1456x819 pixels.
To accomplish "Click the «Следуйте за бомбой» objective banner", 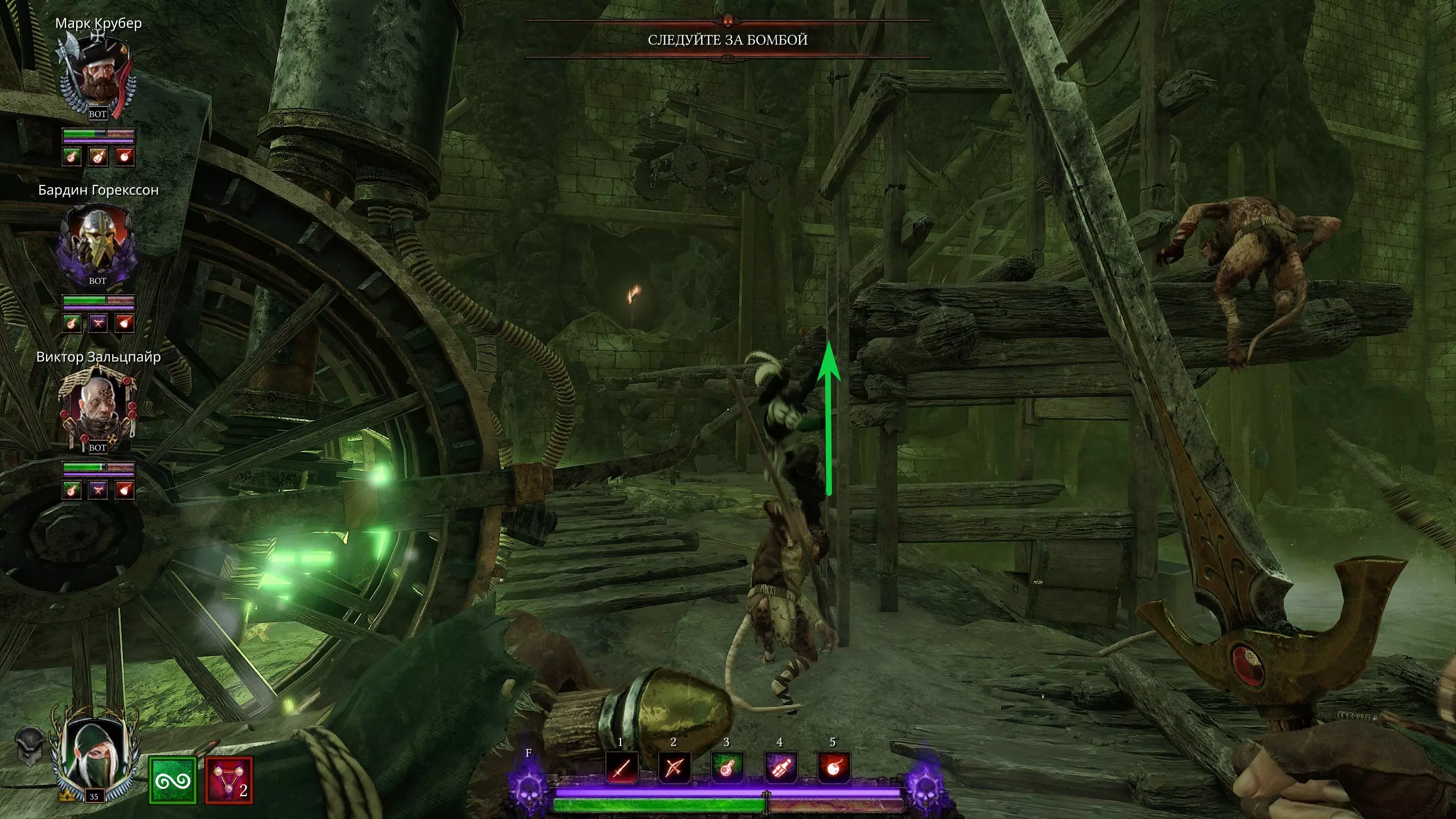I will pyautogui.click(x=727, y=40).
